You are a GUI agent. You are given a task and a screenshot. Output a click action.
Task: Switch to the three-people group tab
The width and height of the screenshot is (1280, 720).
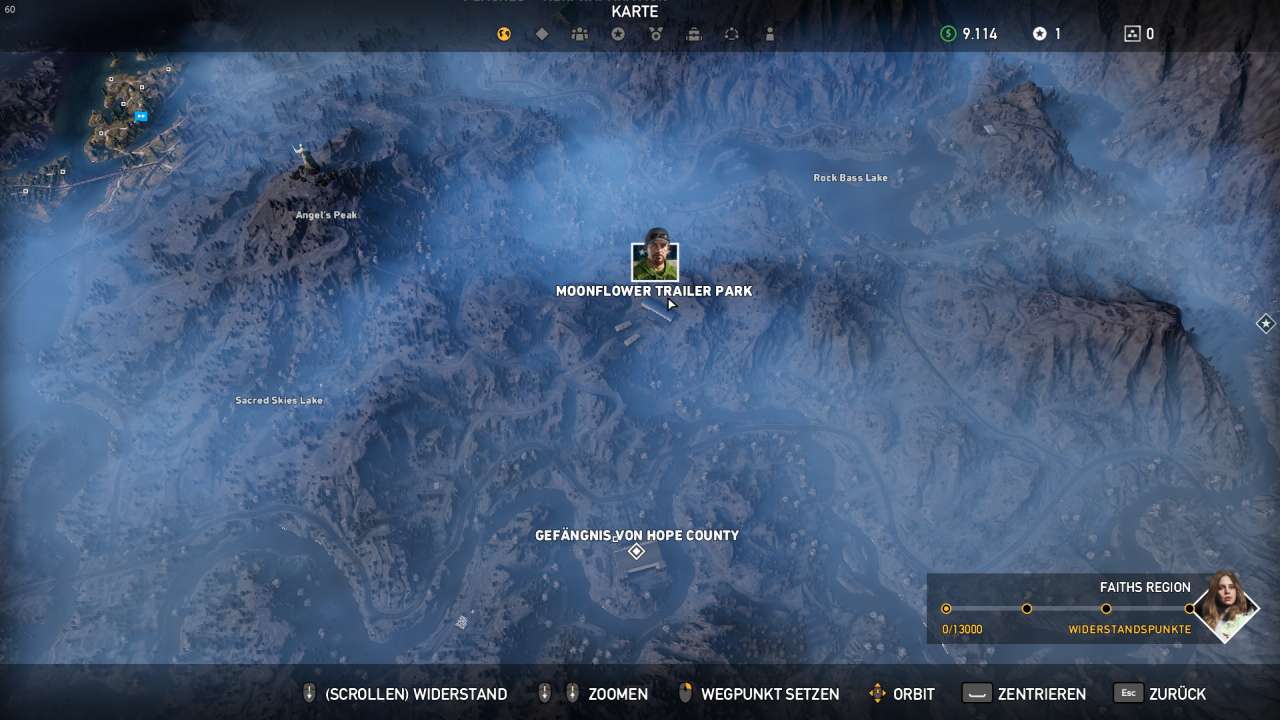[580, 34]
